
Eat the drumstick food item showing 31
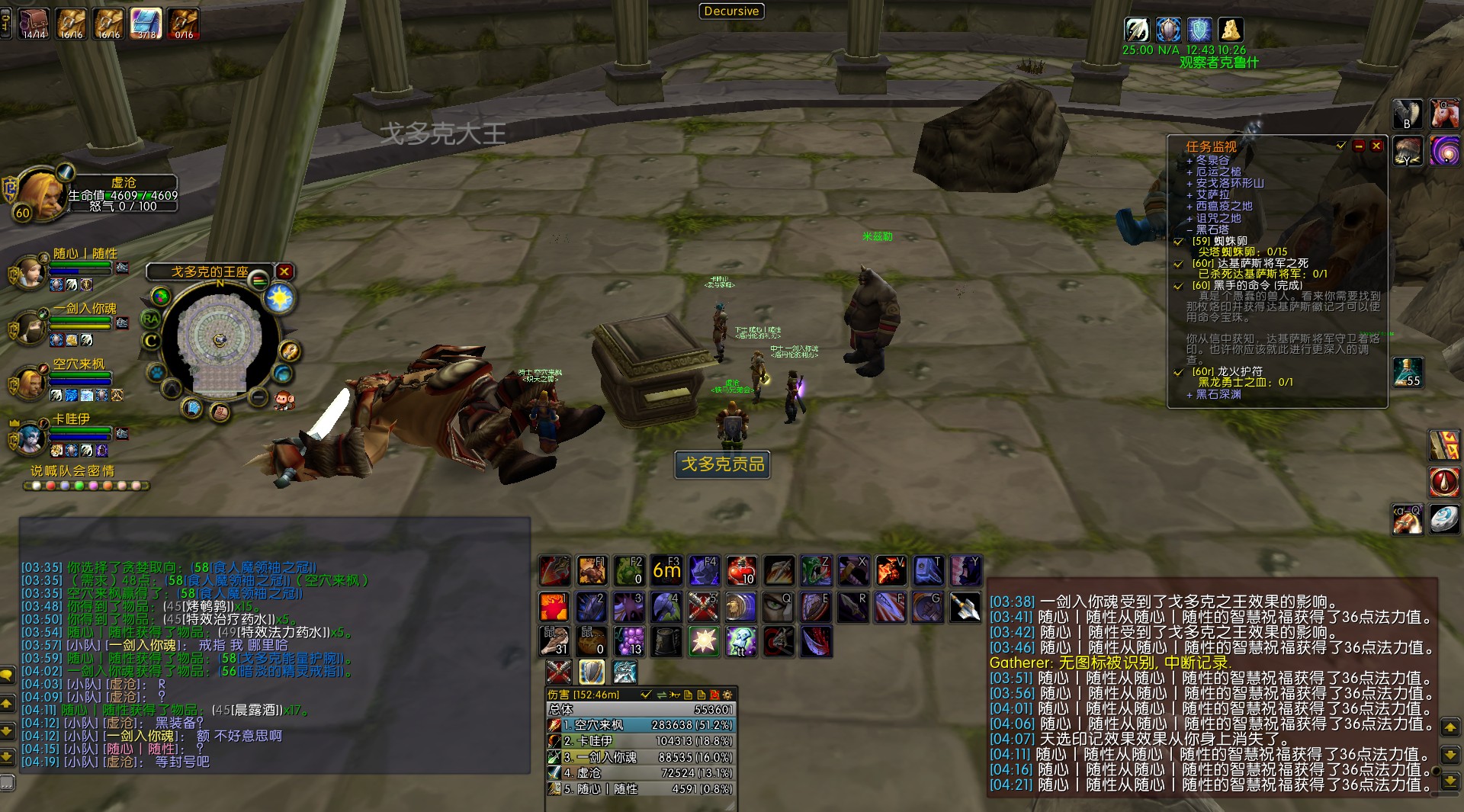pos(554,641)
